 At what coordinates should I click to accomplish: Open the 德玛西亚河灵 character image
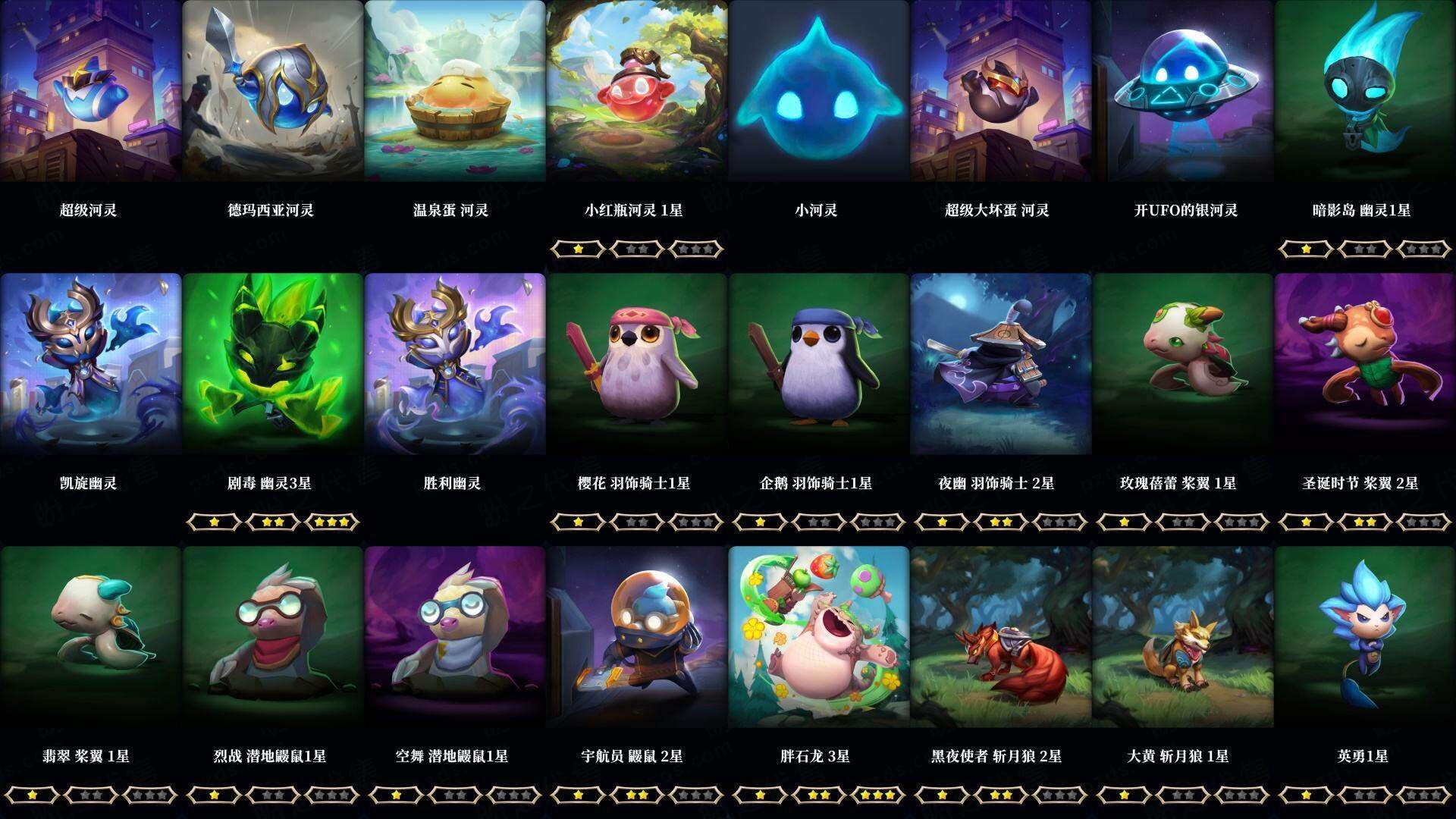point(273,91)
